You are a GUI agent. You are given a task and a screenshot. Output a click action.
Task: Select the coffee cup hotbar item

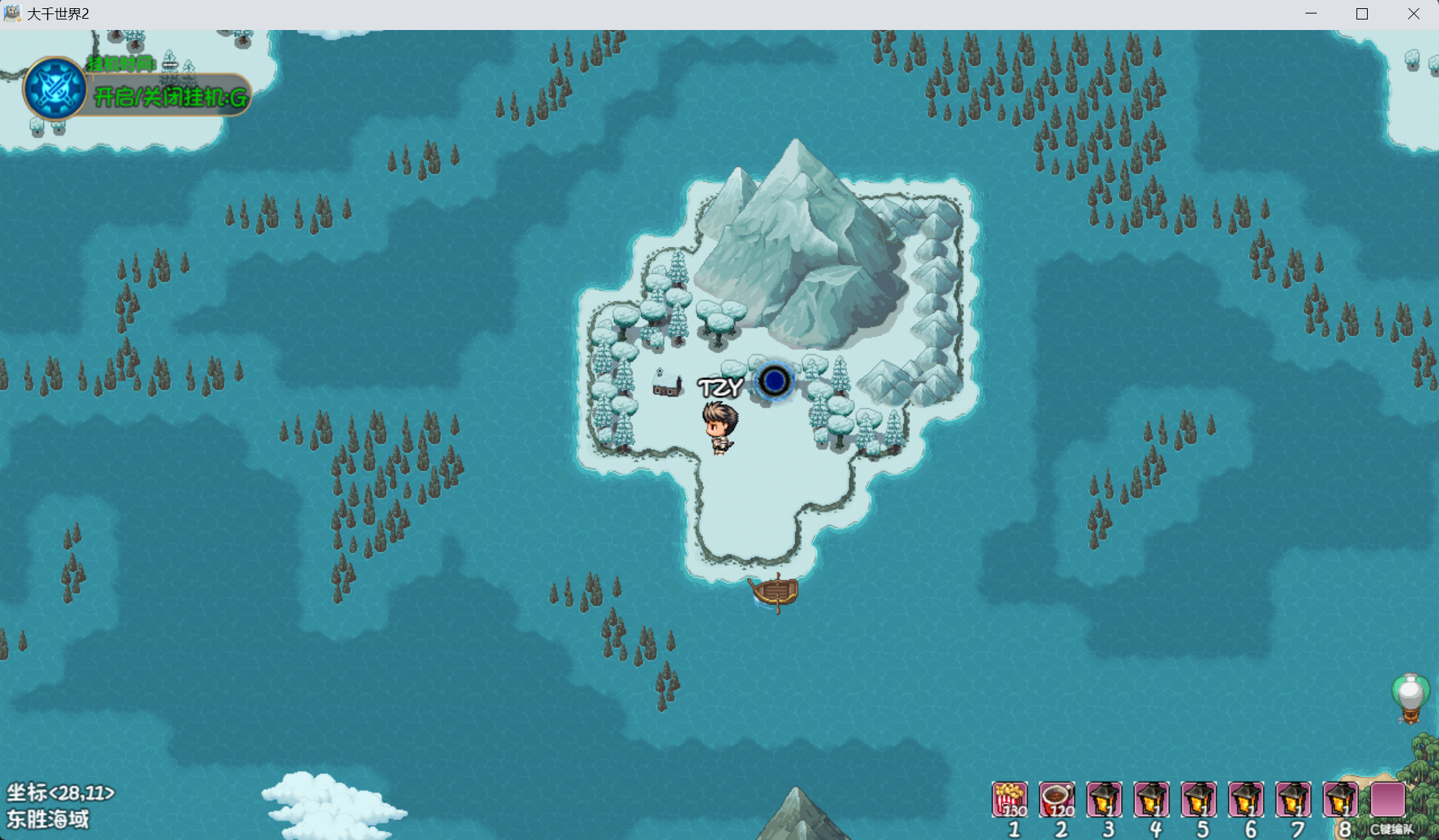pyautogui.click(x=1057, y=799)
